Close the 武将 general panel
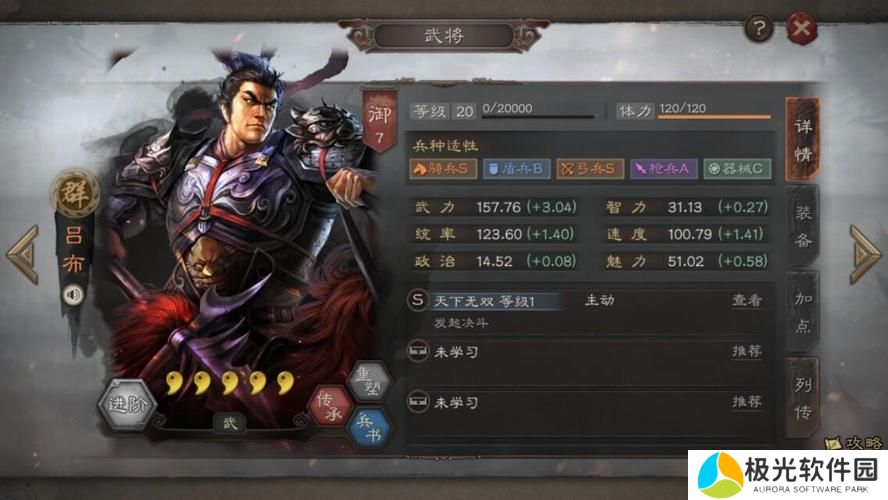The height and width of the screenshot is (500, 888). click(x=801, y=29)
